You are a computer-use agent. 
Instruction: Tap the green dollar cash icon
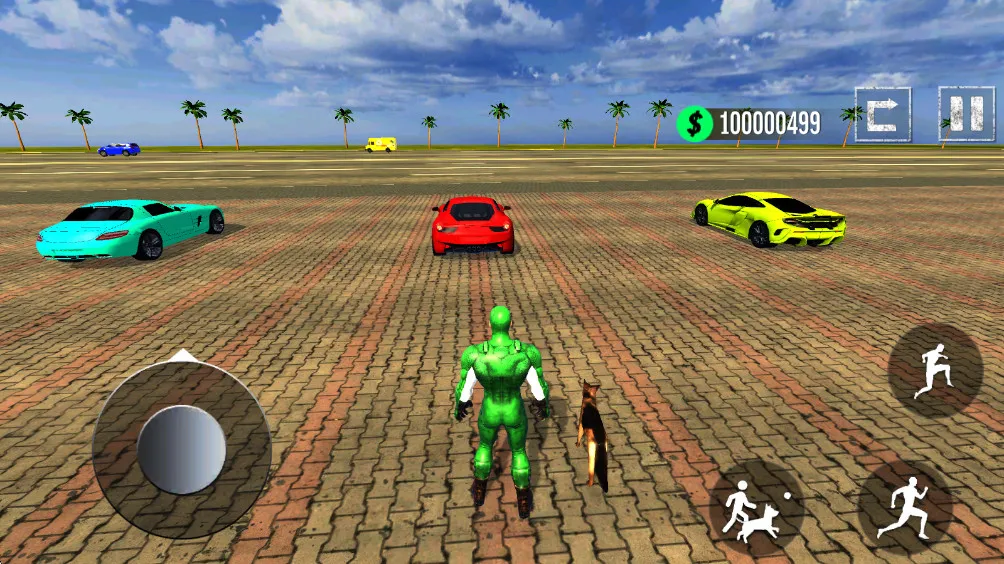pyautogui.click(x=695, y=124)
